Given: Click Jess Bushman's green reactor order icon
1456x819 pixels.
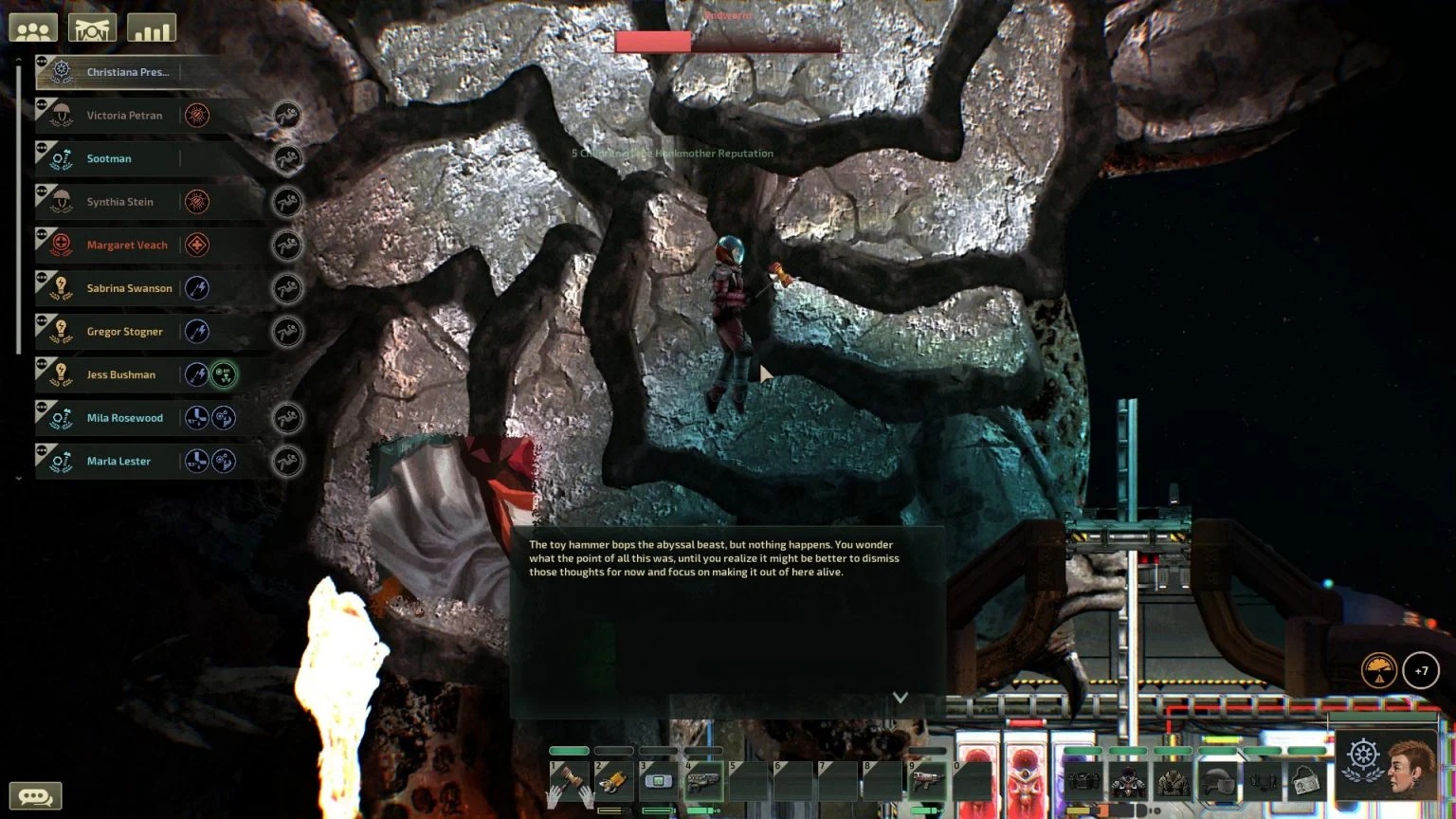Looking at the screenshot, I should 224,375.
